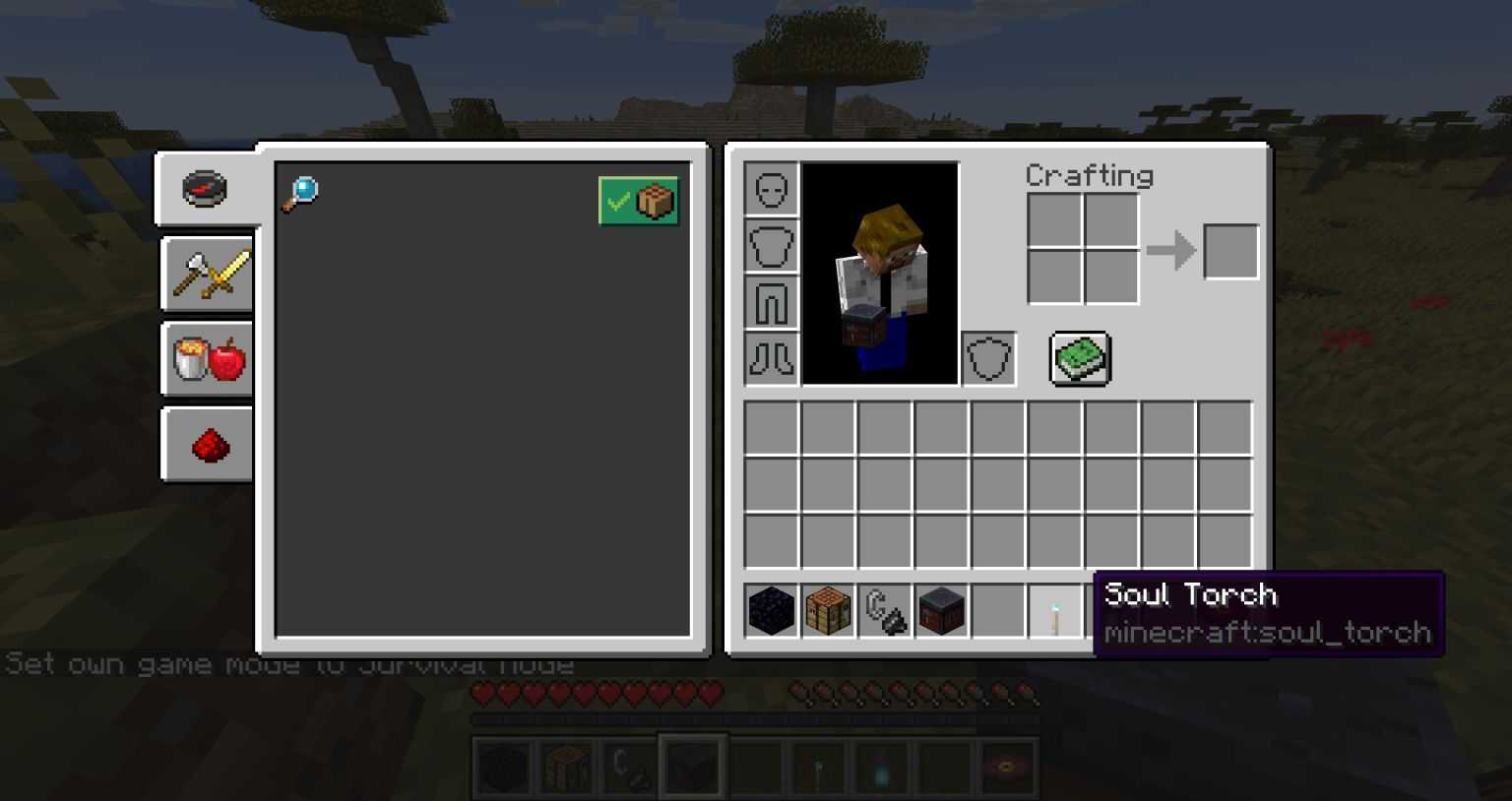
Task: Click the crafting output result slot
Action: click(1231, 250)
